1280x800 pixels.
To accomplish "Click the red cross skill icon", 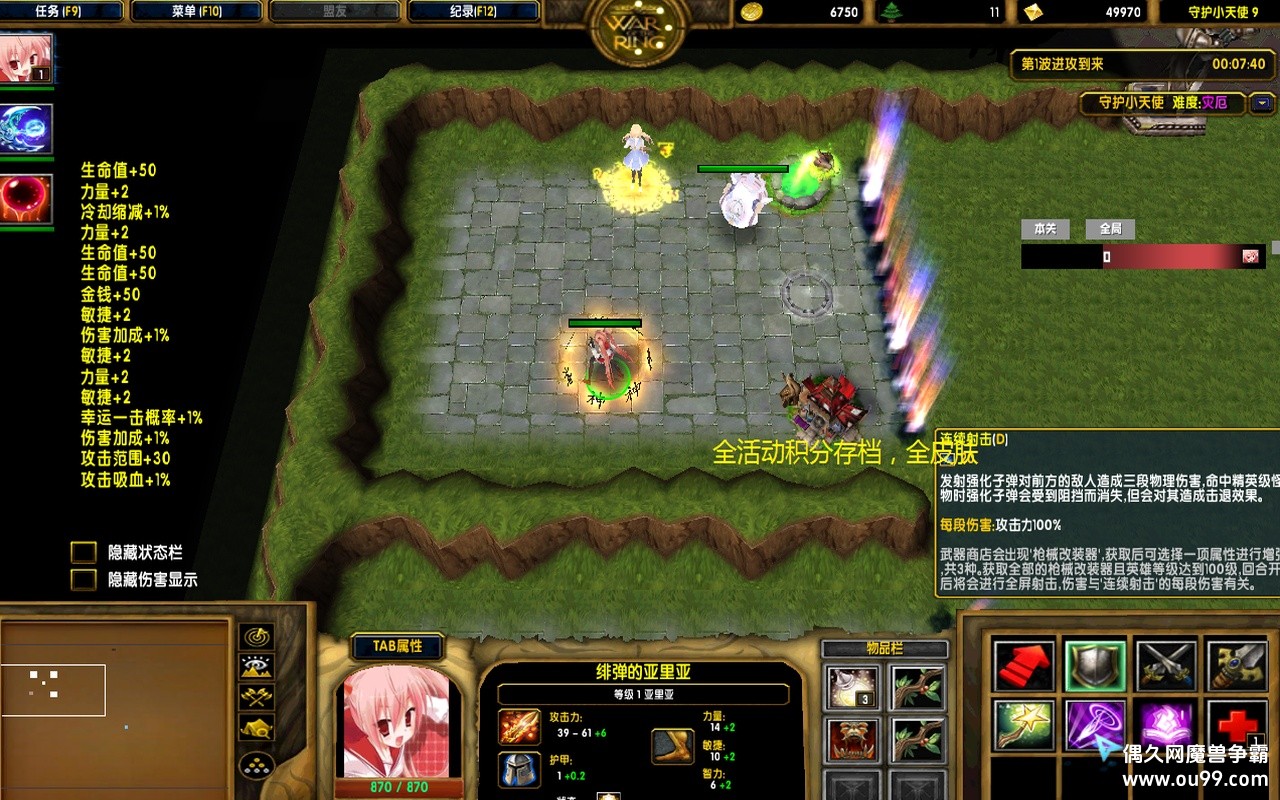I will tap(1236, 722).
